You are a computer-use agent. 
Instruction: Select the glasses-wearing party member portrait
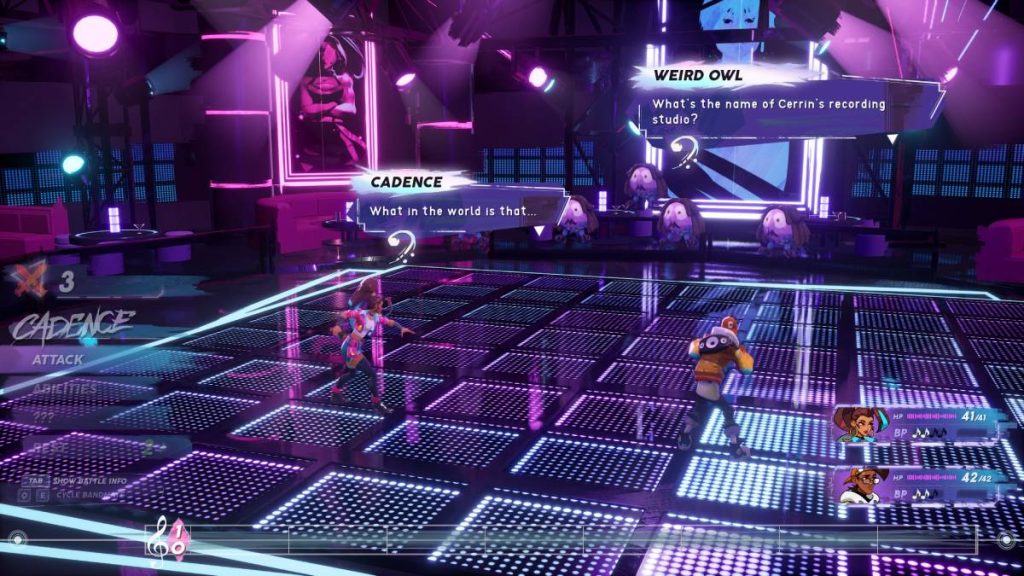[856, 486]
